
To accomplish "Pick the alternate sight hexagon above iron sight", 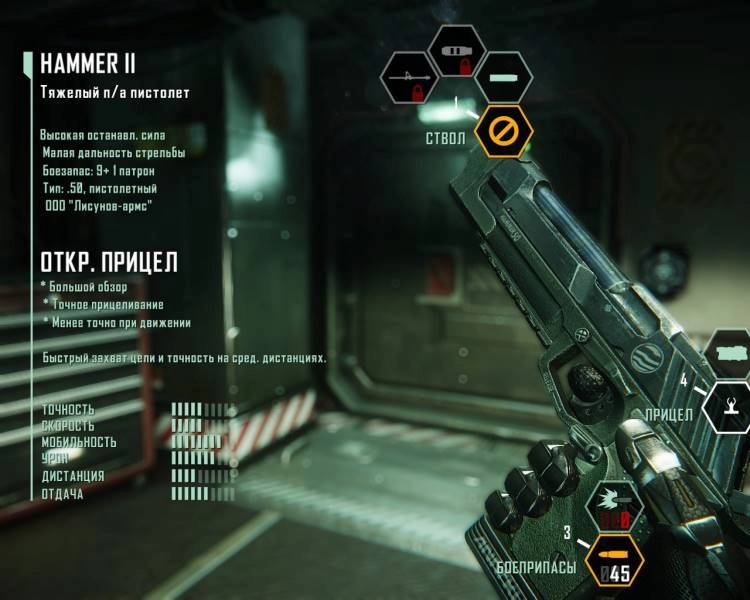I will [731, 355].
